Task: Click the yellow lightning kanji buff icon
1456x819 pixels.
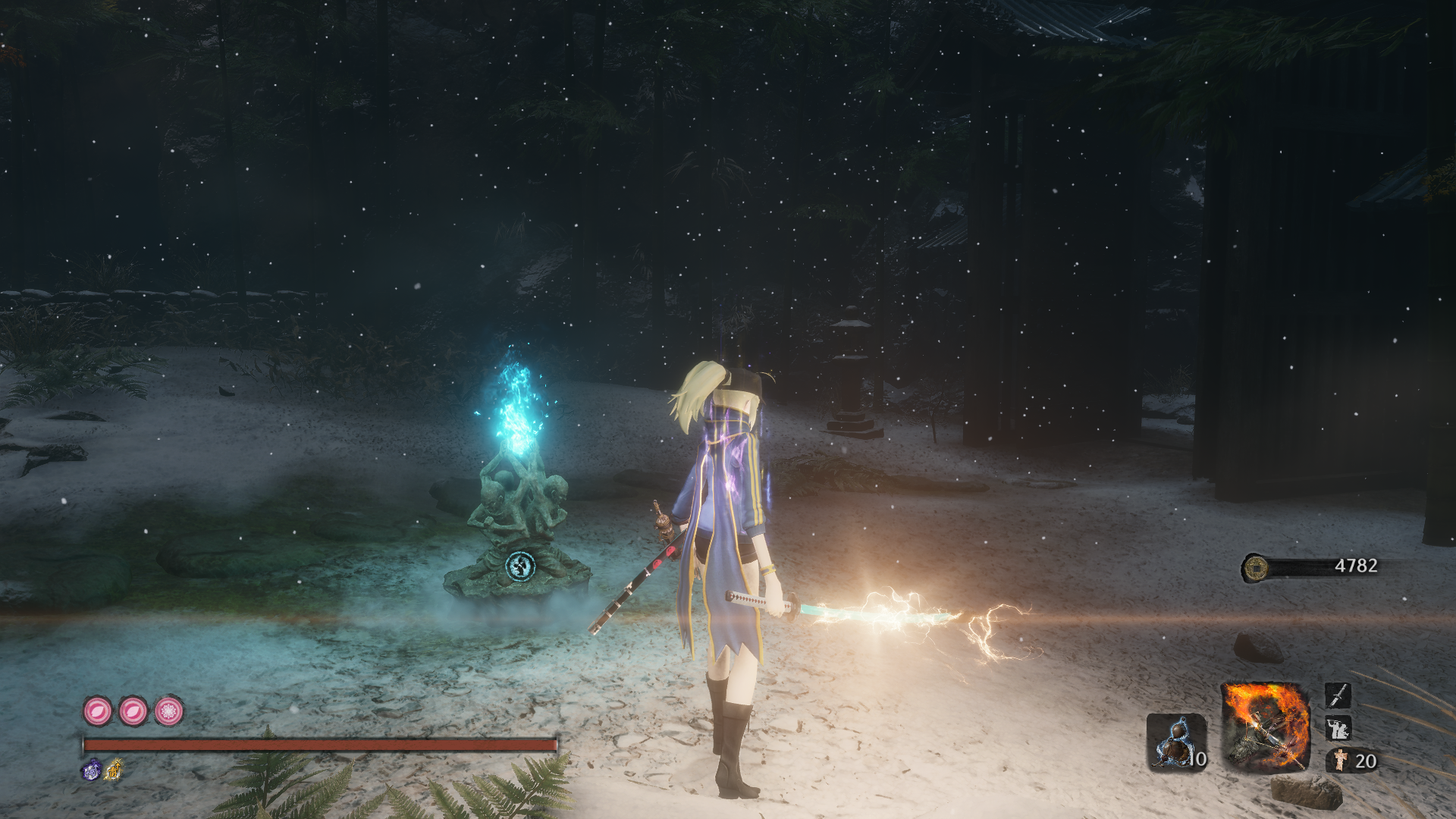Action: 113,770
